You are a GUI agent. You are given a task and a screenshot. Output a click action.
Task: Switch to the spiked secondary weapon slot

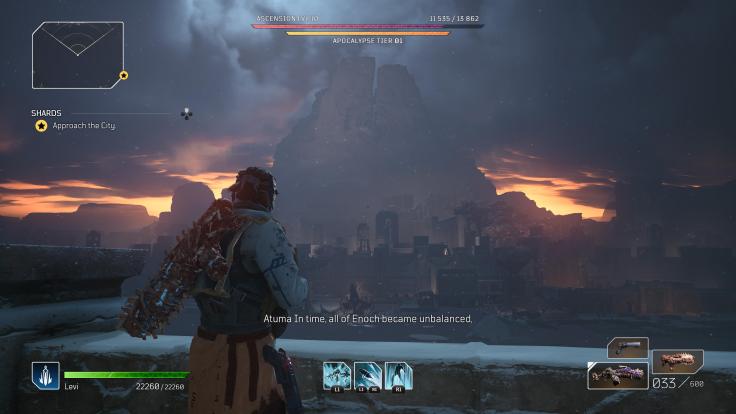[x=676, y=360]
